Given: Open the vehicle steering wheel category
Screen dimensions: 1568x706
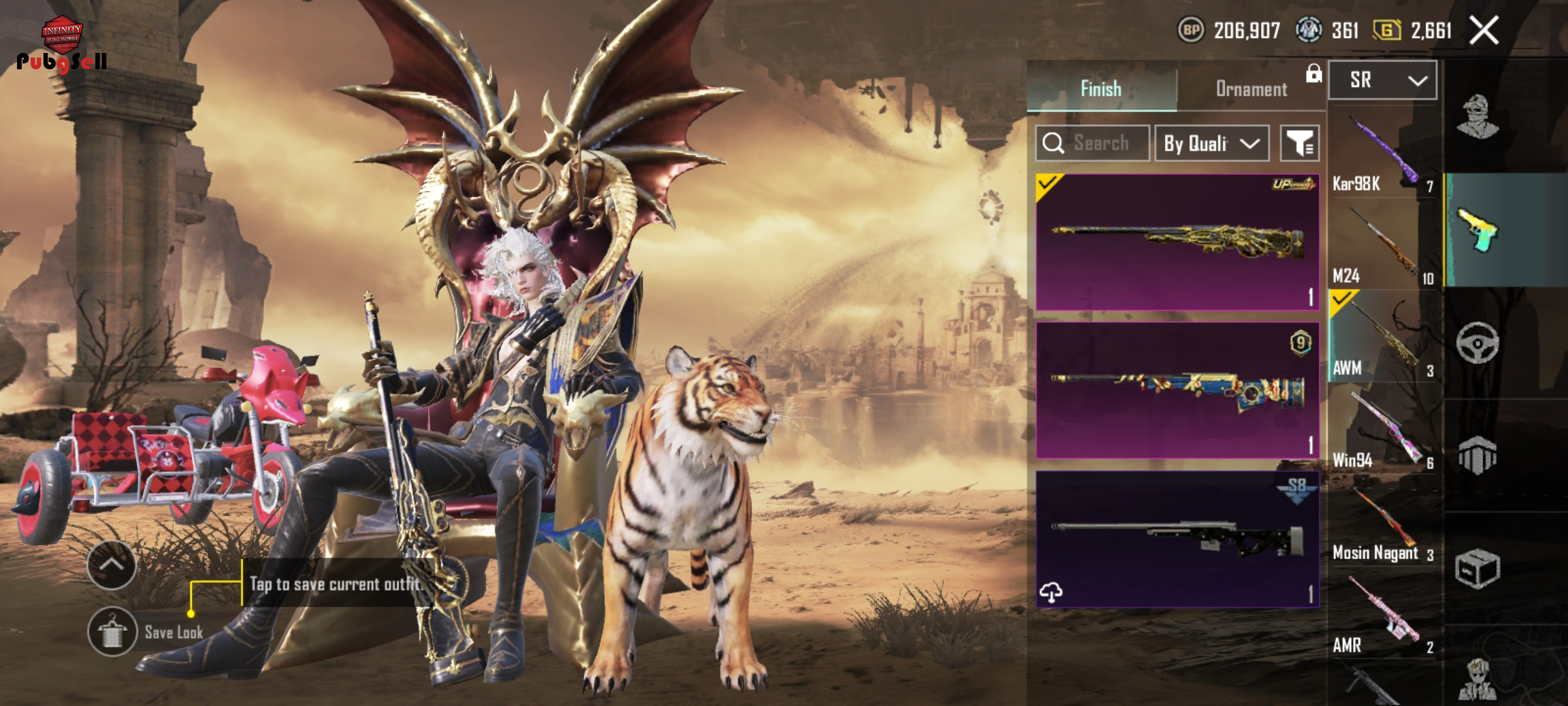Looking at the screenshot, I should [1477, 343].
